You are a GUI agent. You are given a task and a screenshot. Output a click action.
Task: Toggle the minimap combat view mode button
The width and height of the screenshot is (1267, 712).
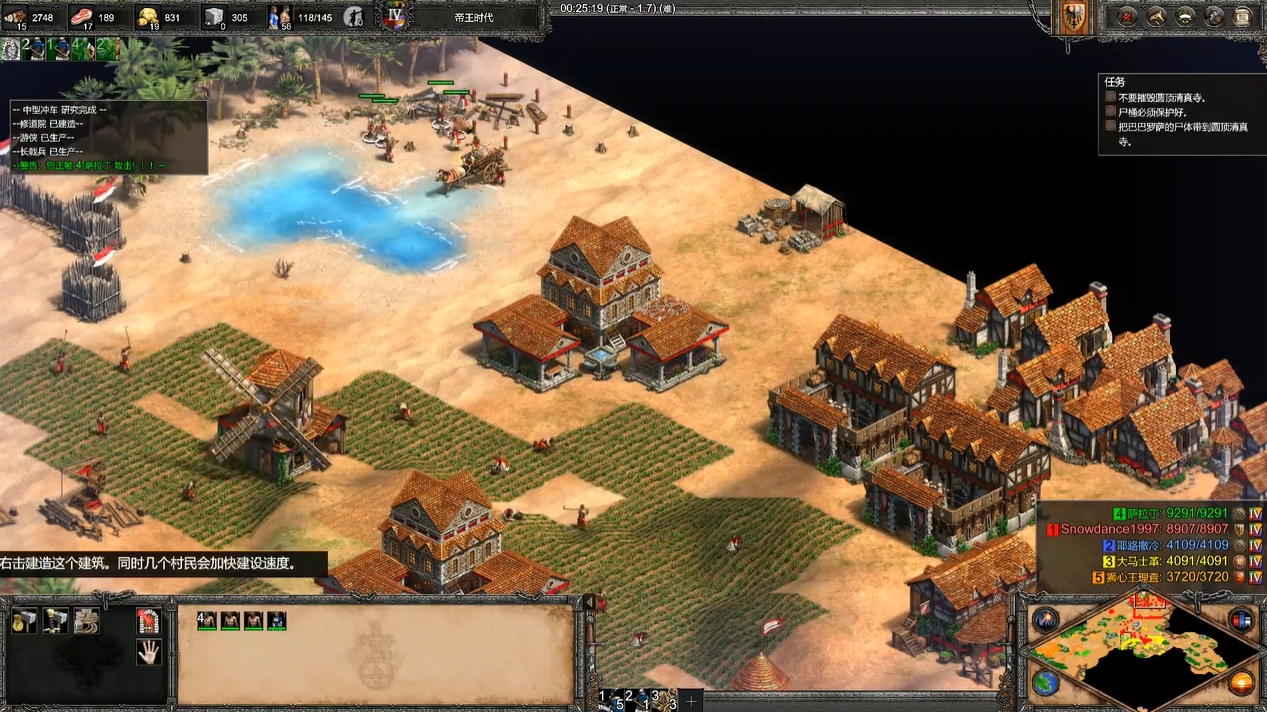click(x=1241, y=619)
